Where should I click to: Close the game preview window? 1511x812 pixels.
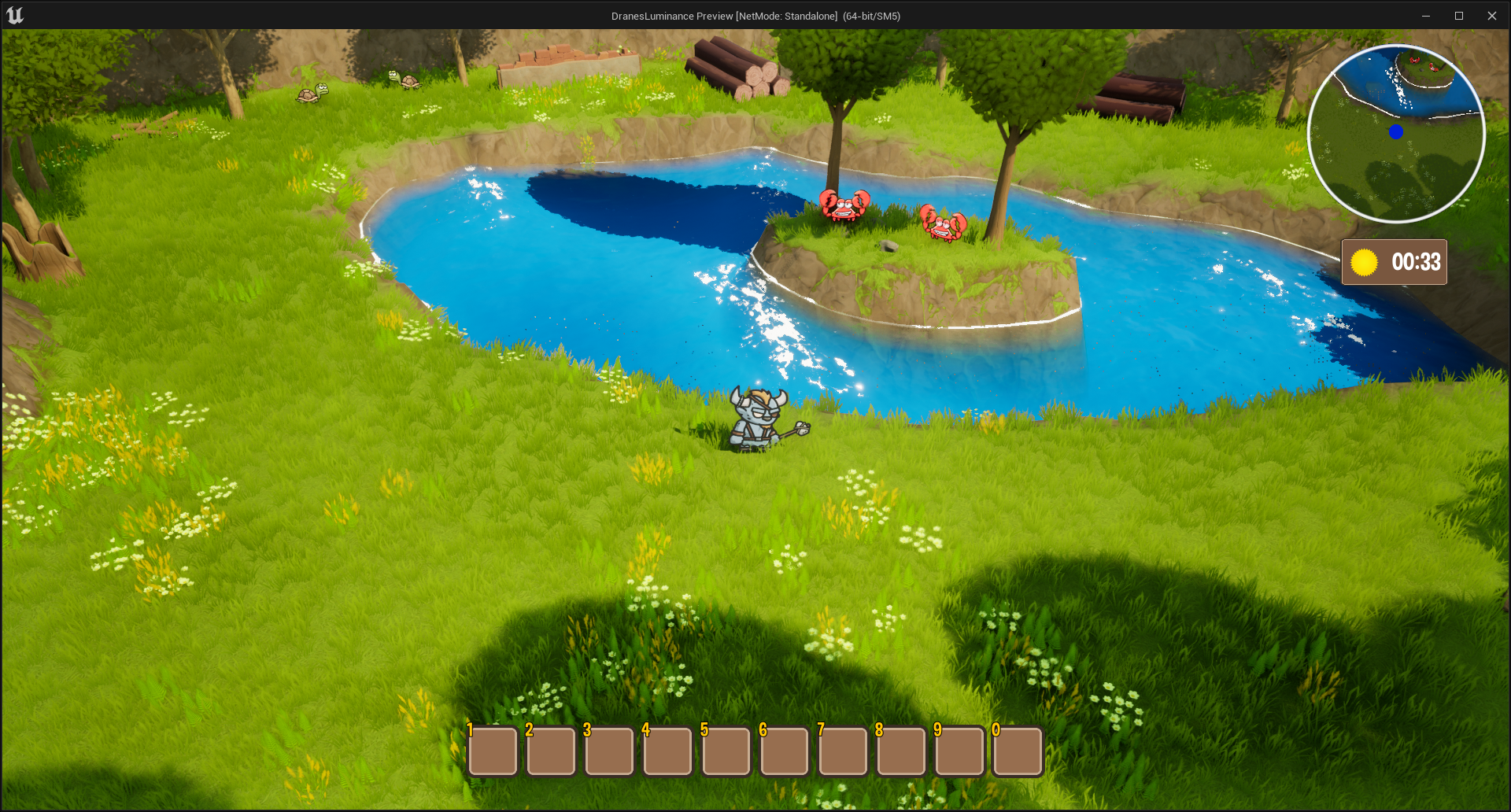pyautogui.click(x=1491, y=16)
